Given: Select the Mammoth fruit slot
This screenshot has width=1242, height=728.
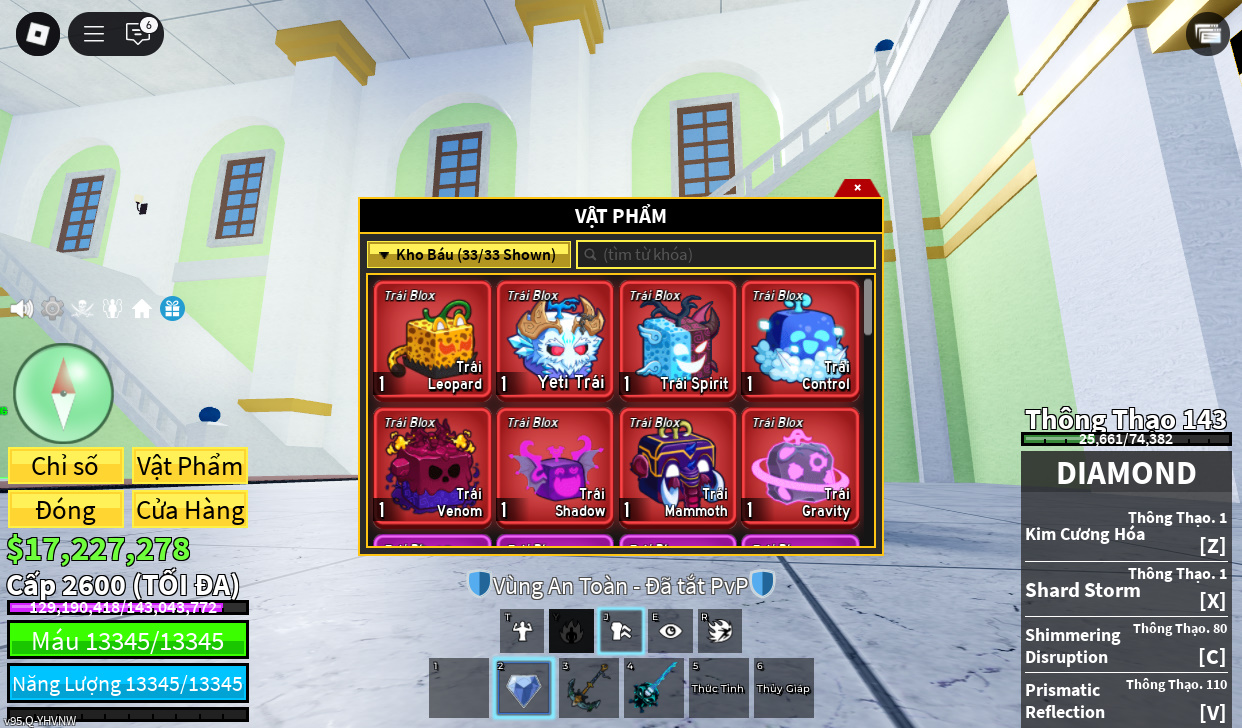Looking at the screenshot, I should tap(677, 466).
